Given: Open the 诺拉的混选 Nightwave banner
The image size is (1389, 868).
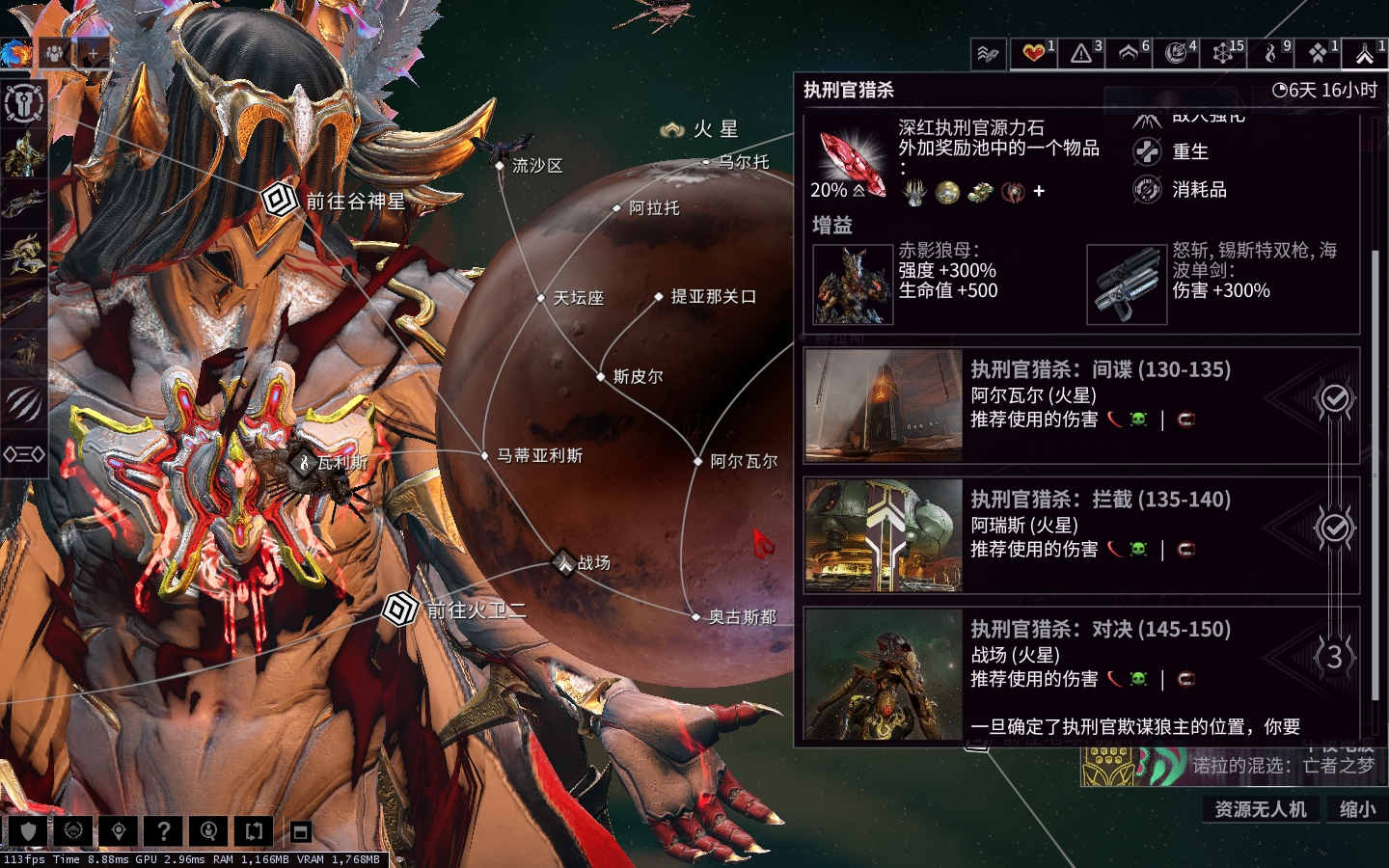Looking at the screenshot, I should click(x=1235, y=766).
